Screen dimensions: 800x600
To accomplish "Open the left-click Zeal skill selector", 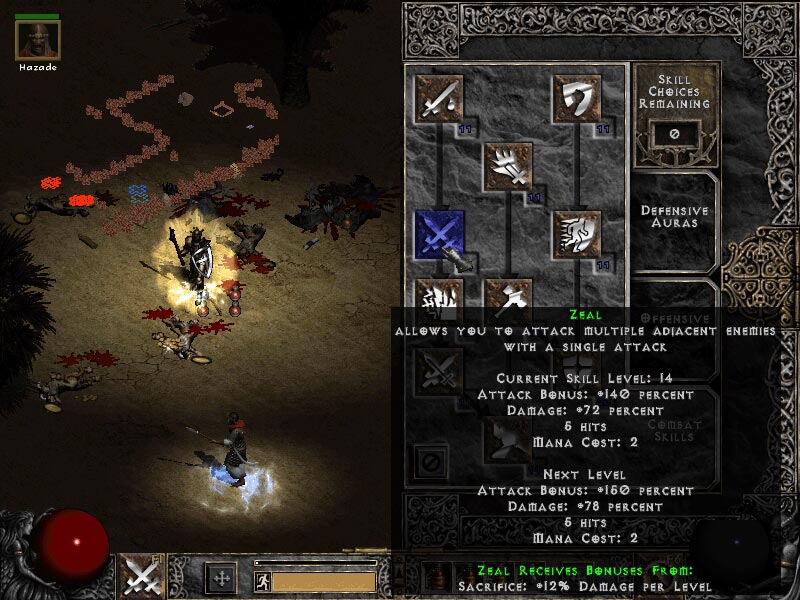I will (x=141, y=577).
